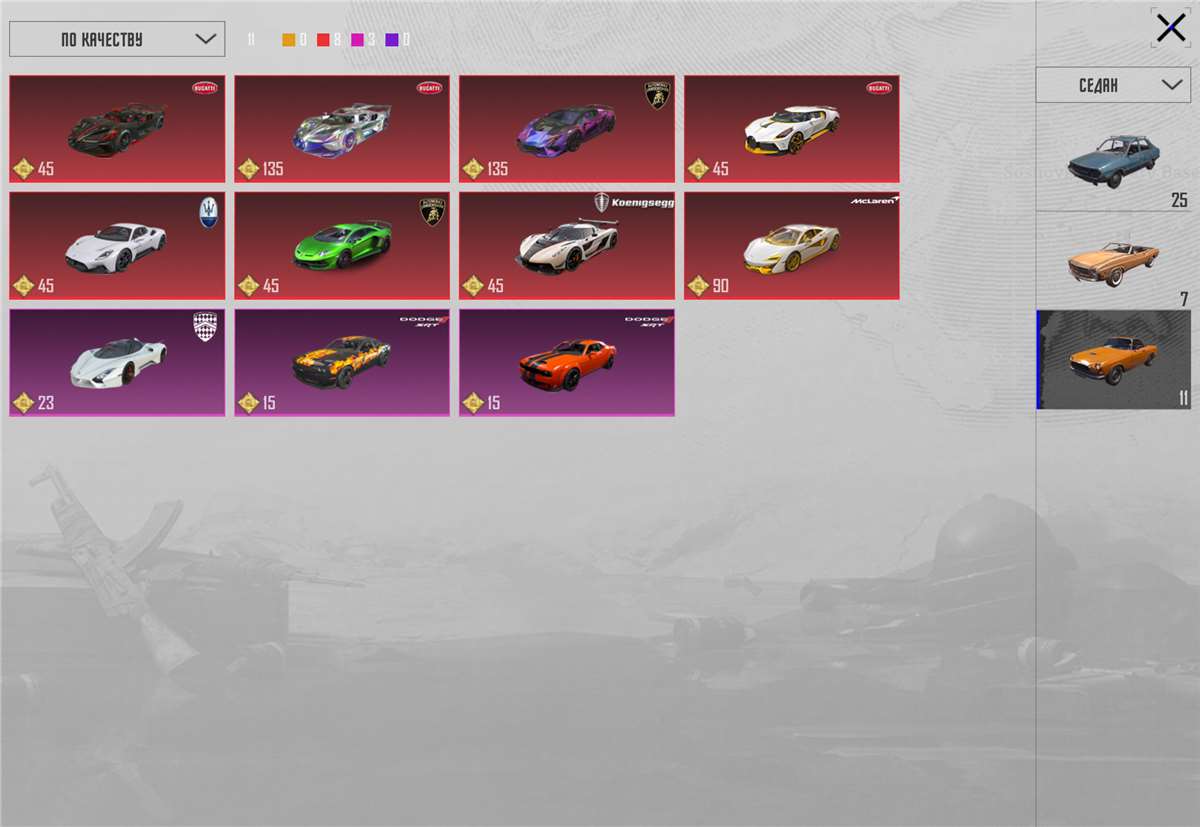Screen dimensions: 1200x827
Task: Select the holographic Bugatti skin costing 135
Action: pos(342,129)
